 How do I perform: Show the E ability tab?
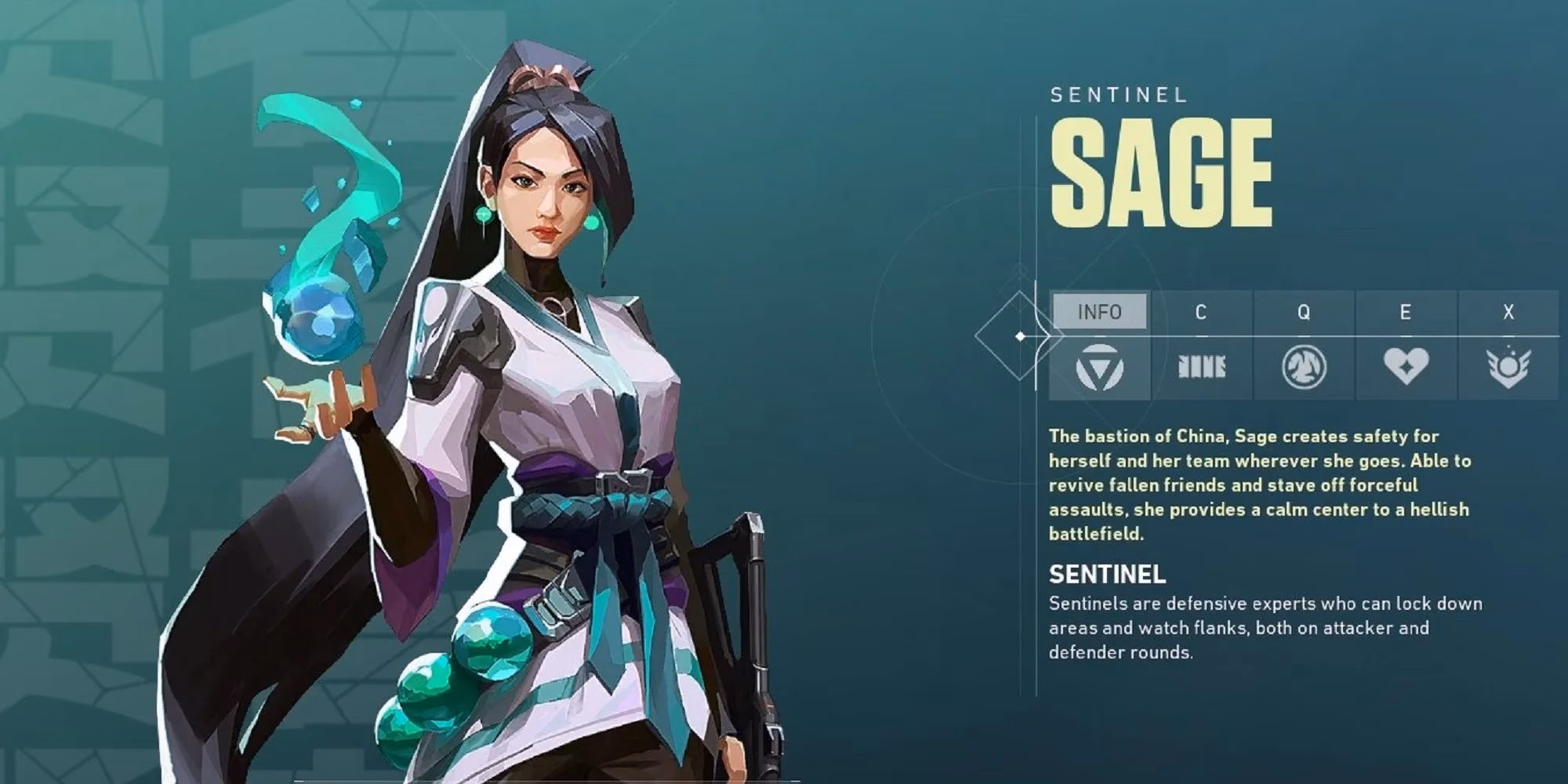click(1405, 312)
